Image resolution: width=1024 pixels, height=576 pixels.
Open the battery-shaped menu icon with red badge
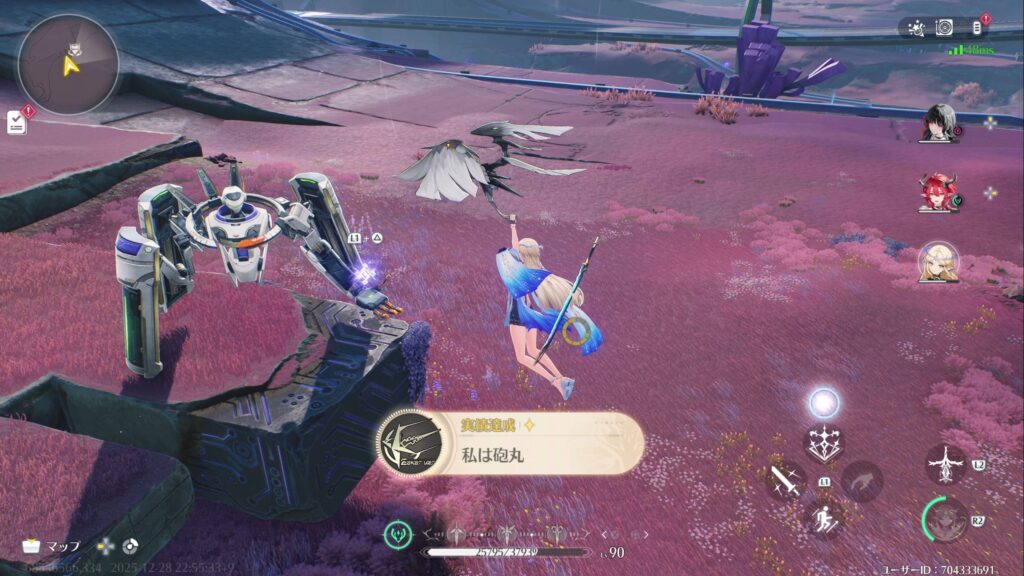coord(978,28)
